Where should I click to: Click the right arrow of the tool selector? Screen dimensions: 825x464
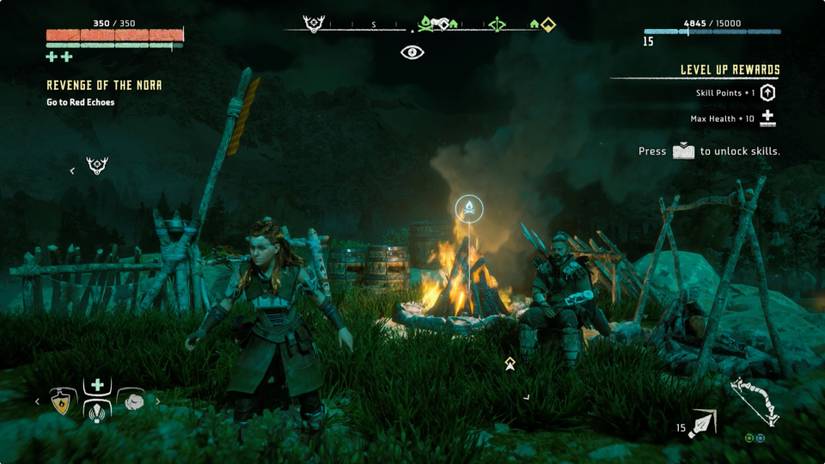click(x=157, y=402)
